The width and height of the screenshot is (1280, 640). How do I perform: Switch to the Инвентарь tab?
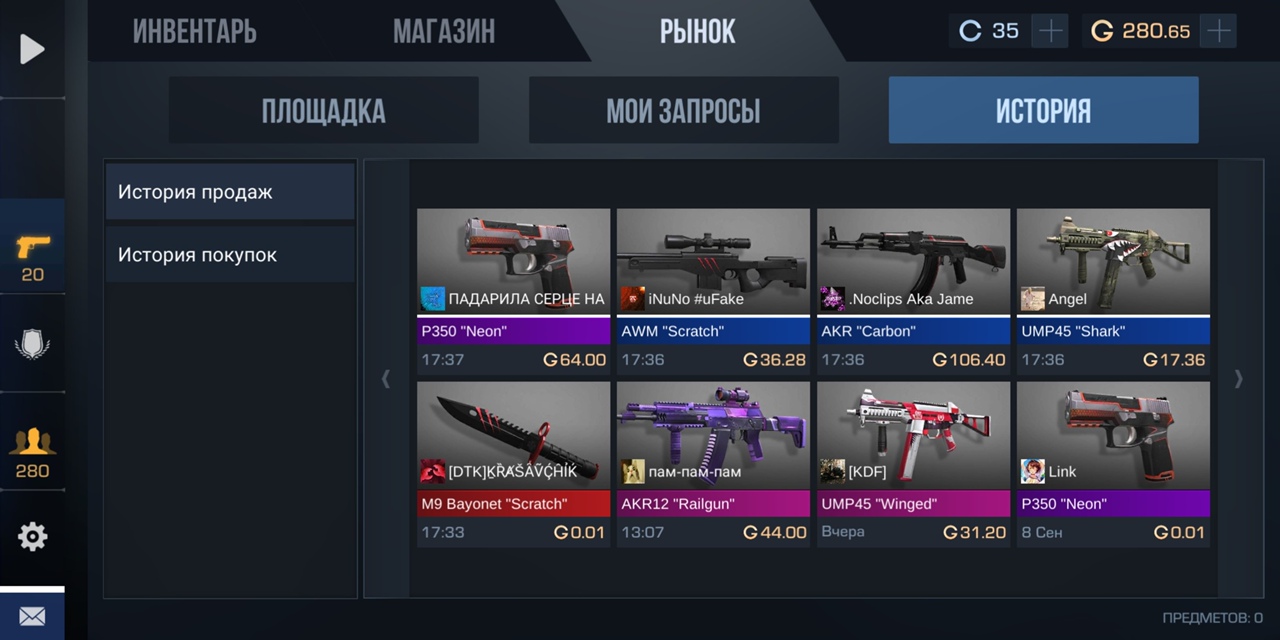click(x=195, y=32)
